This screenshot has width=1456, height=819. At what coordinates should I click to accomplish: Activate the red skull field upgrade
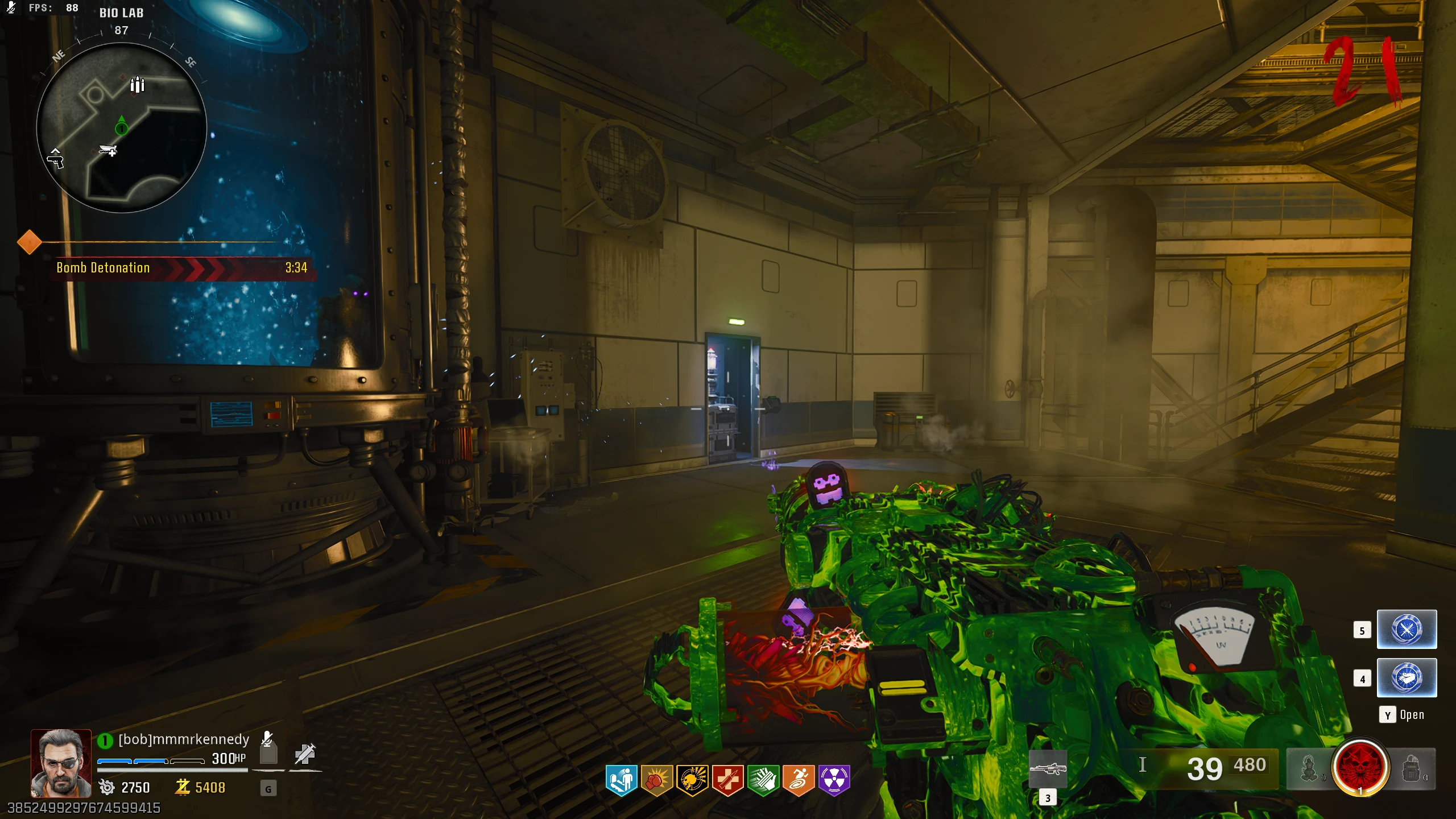(1360, 767)
